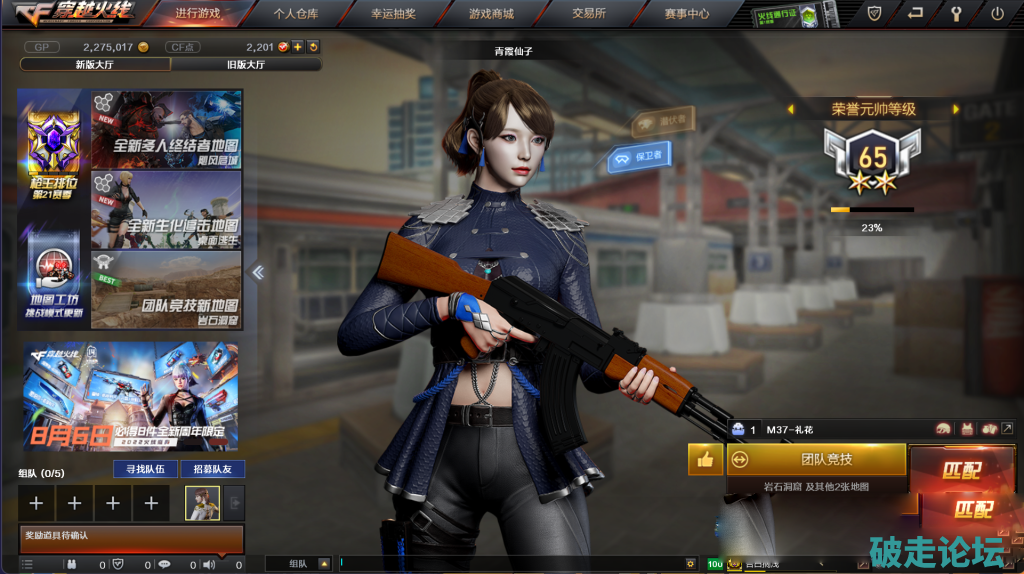Open the 游戏商城 game shop tab

[491, 14]
